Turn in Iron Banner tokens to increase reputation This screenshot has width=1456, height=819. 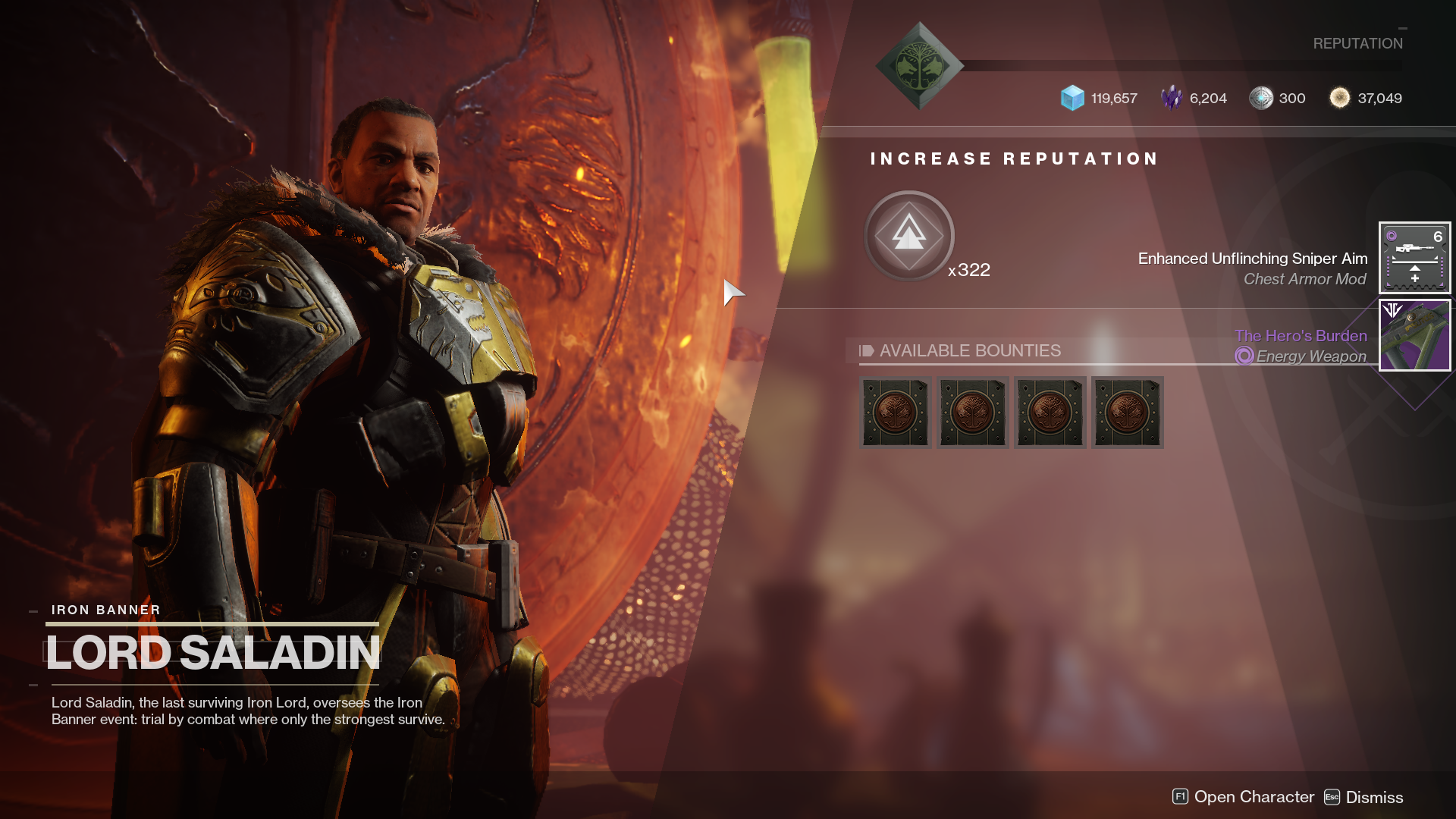point(908,236)
